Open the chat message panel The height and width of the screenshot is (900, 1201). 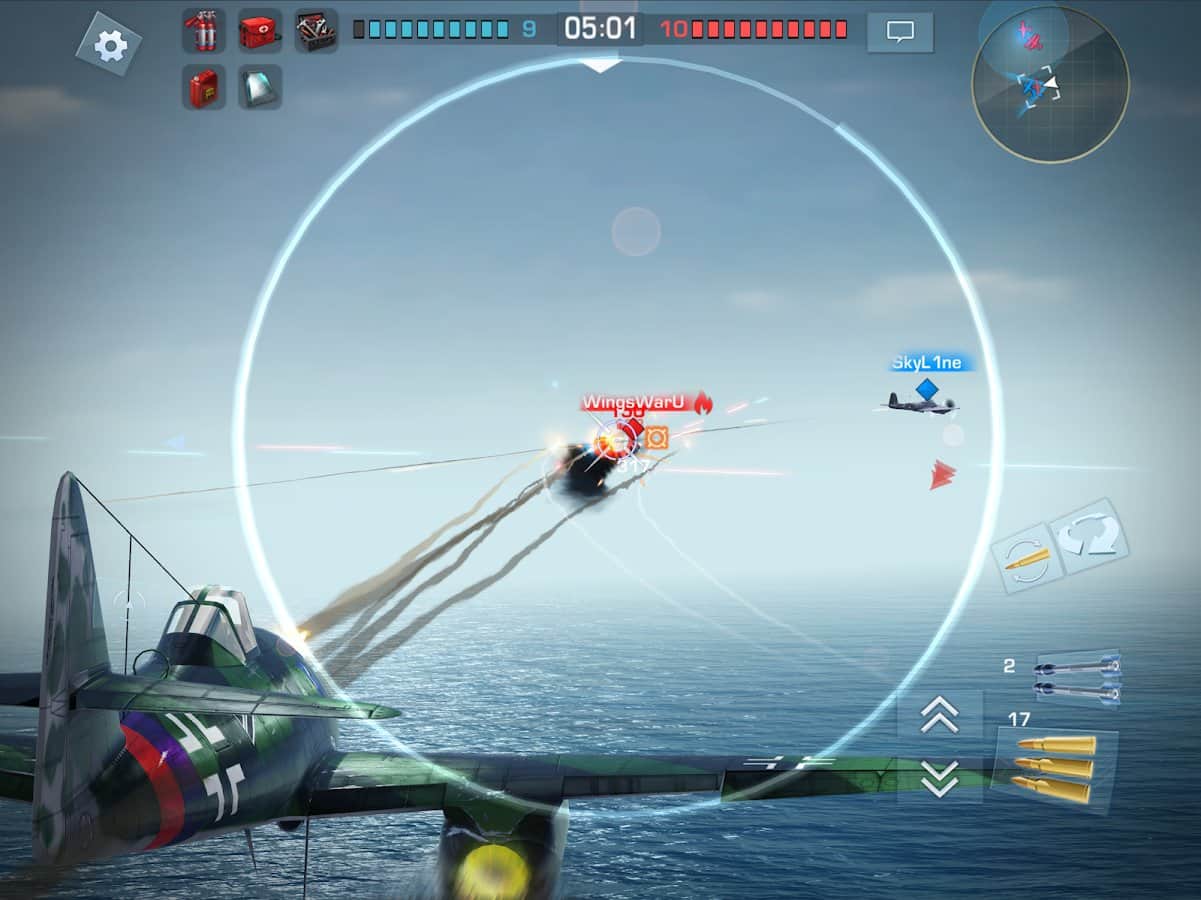tap(900, 32)
